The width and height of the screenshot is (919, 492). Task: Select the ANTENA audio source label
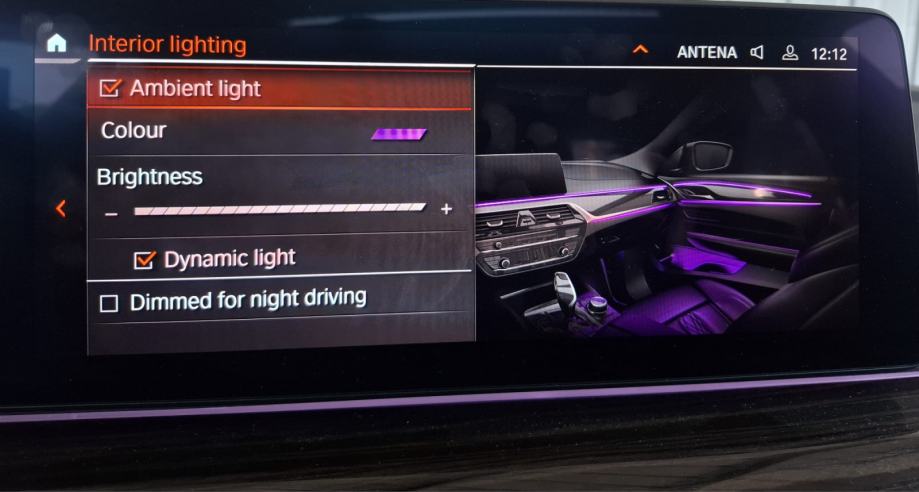pos(706,53)
